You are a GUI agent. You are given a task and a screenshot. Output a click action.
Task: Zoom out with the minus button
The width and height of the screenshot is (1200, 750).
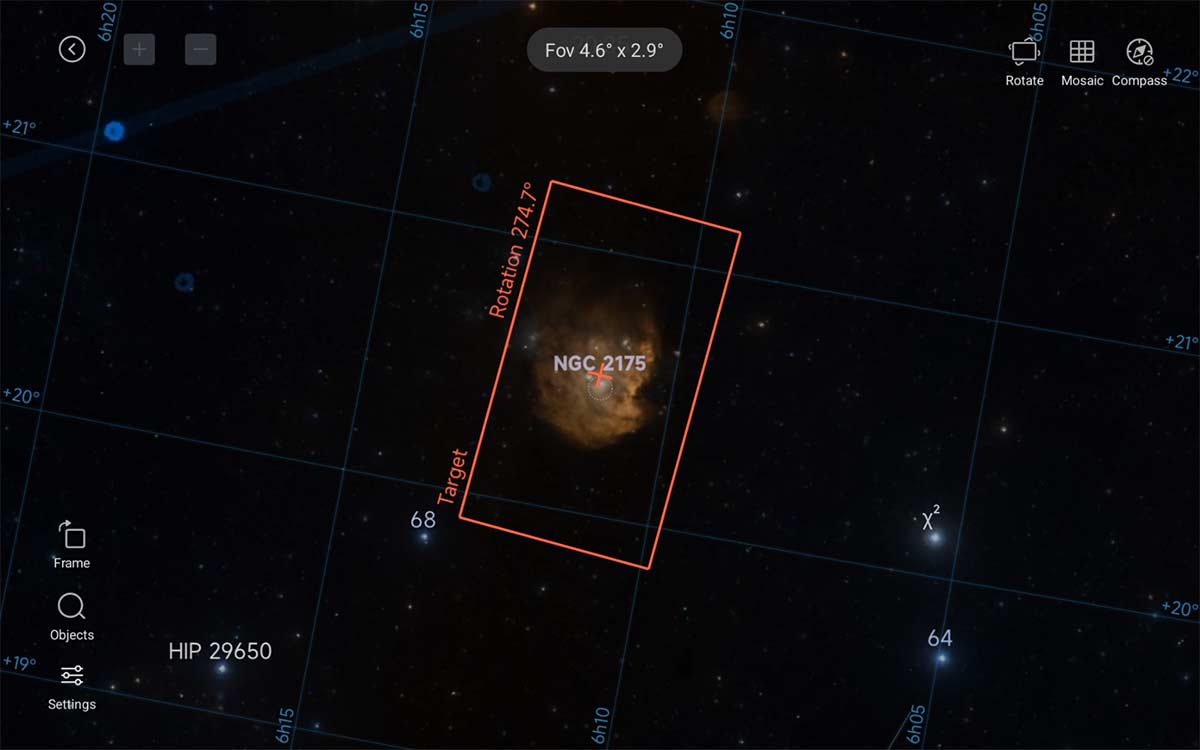coord(201,49)
